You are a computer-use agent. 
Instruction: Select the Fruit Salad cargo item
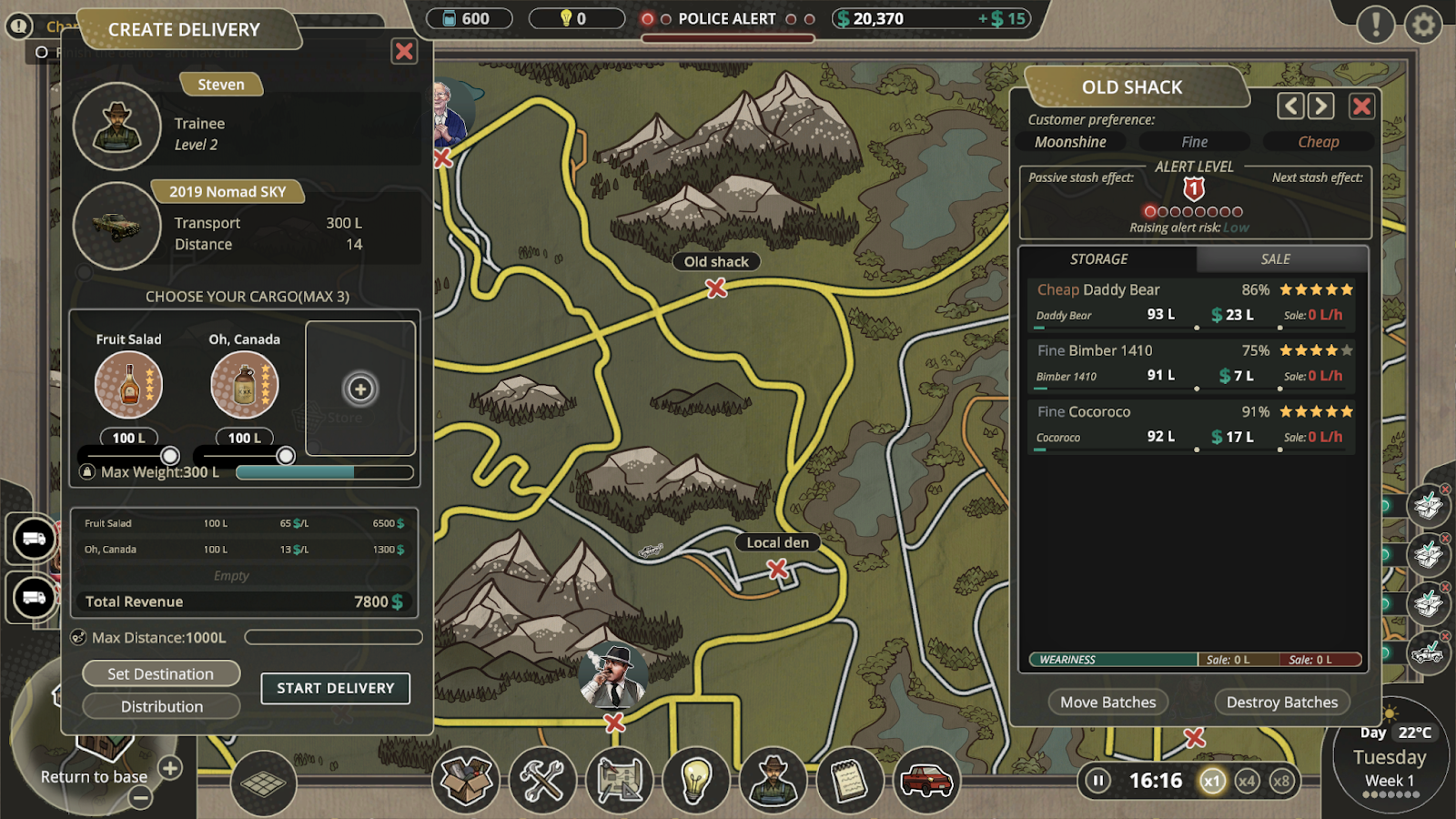[x=129, y=385]
